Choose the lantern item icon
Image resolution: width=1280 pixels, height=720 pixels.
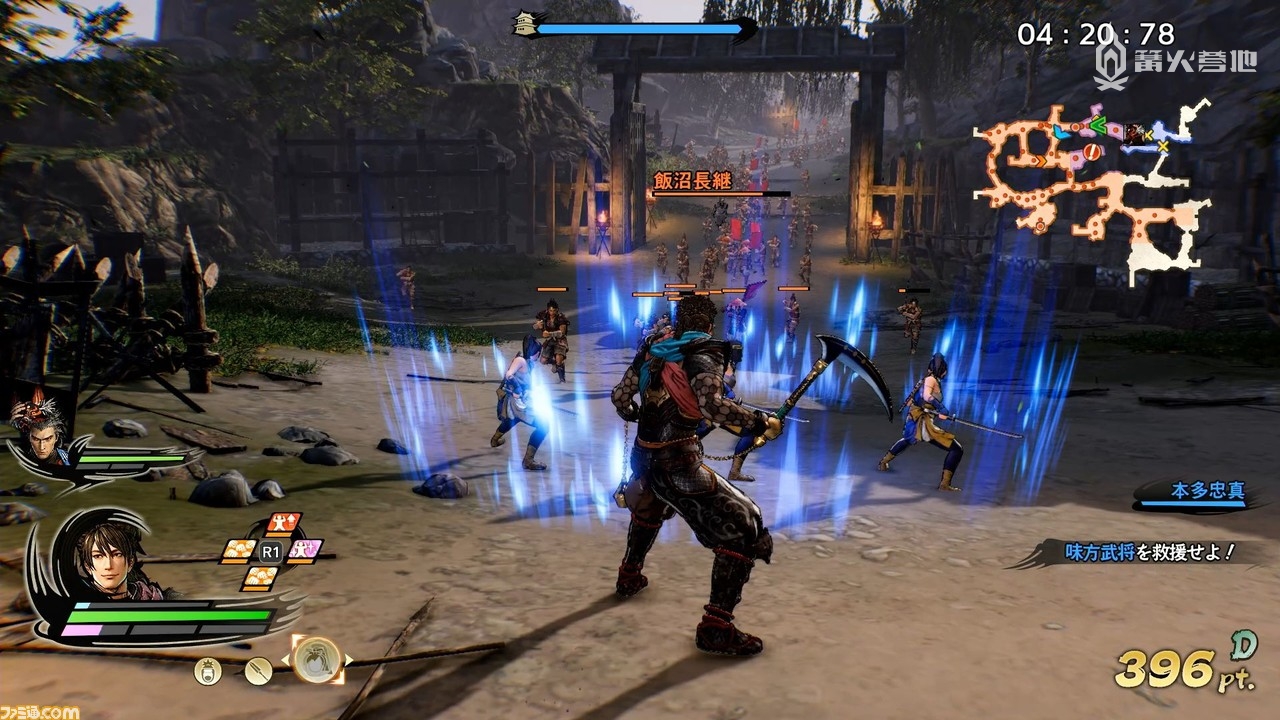pyautogui.click(x=208, y=671)
